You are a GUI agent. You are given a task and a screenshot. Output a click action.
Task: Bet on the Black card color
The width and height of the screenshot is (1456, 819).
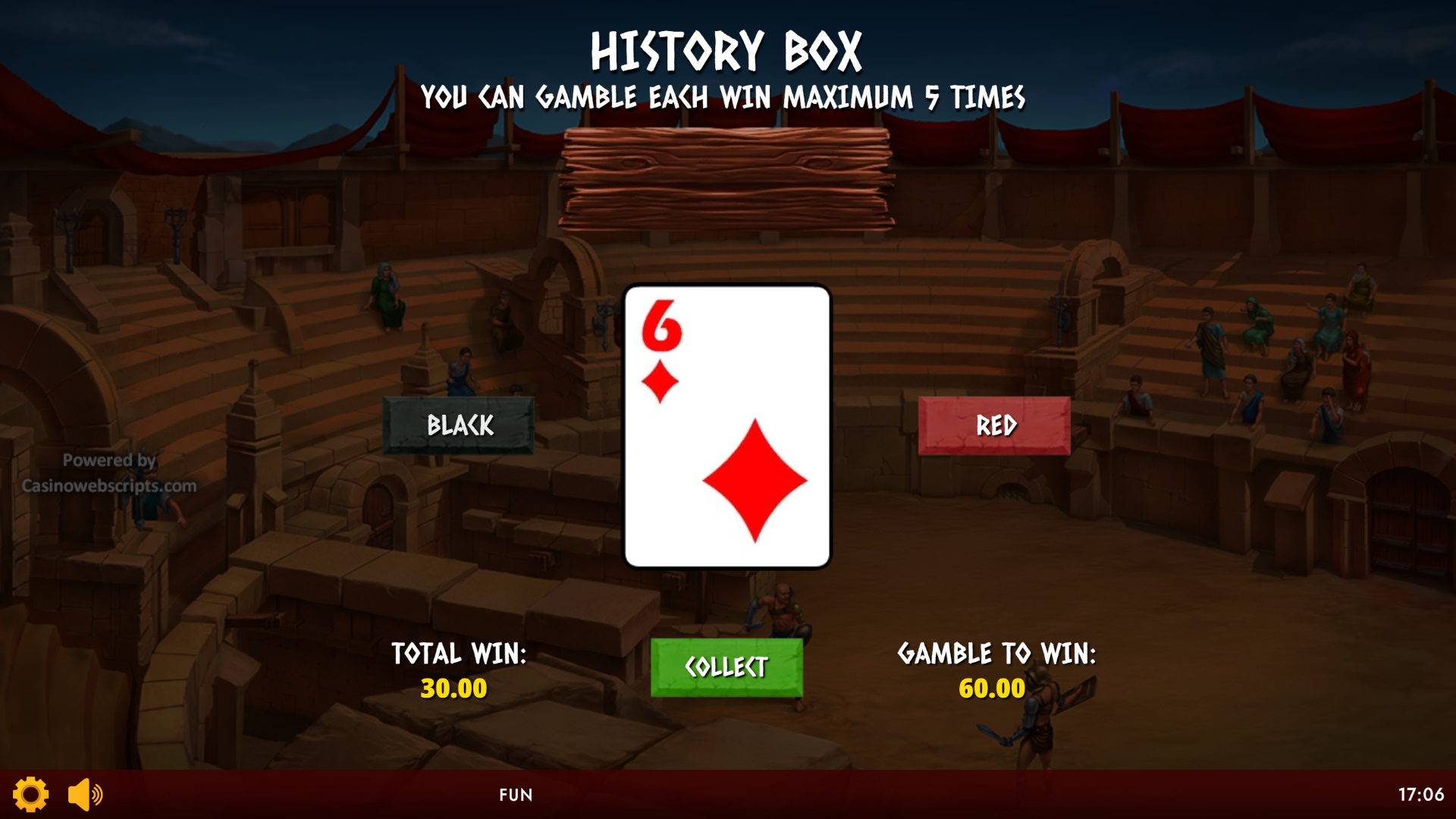[459, 425]
